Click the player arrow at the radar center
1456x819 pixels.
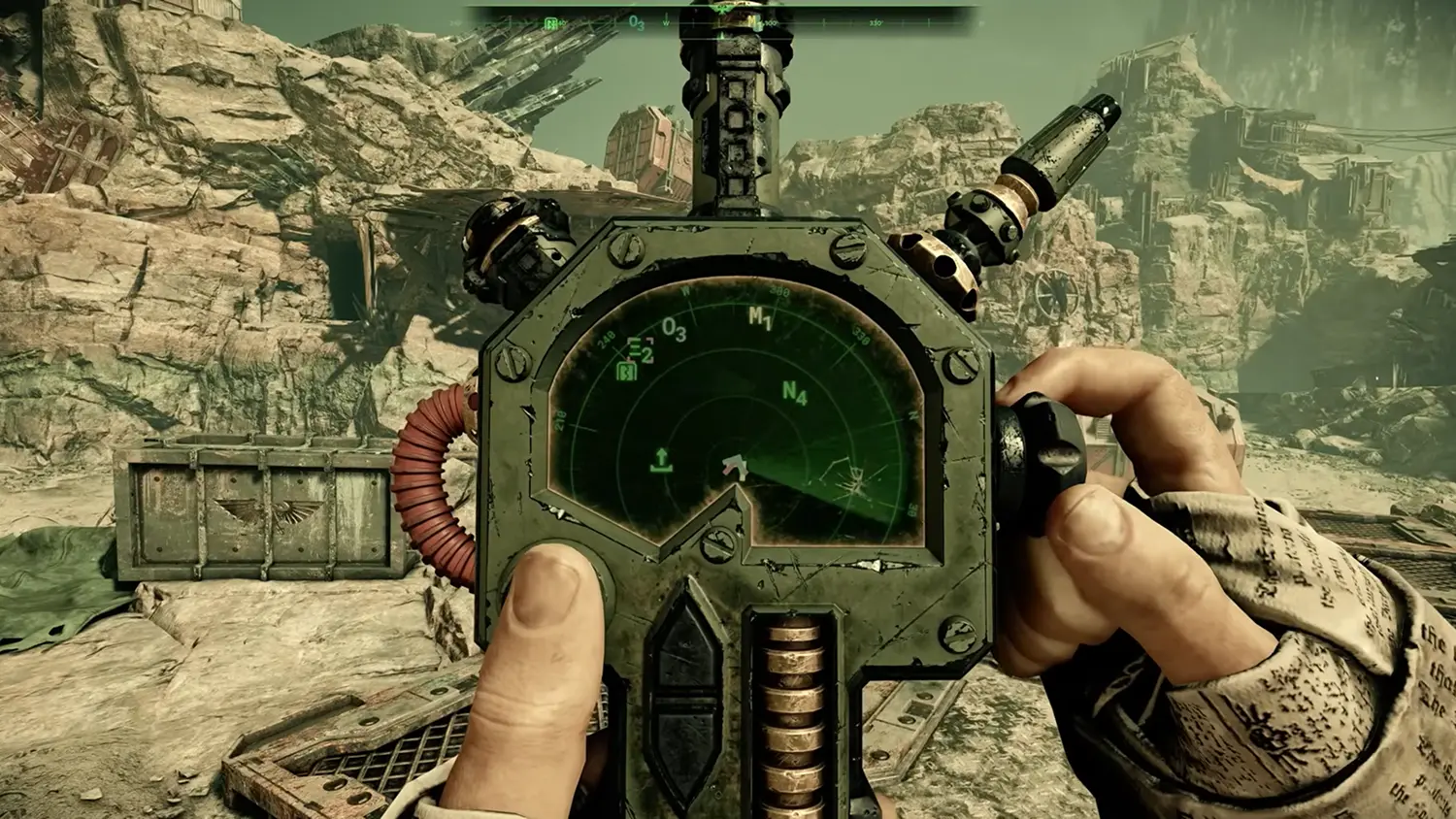[x=736, y=468]
